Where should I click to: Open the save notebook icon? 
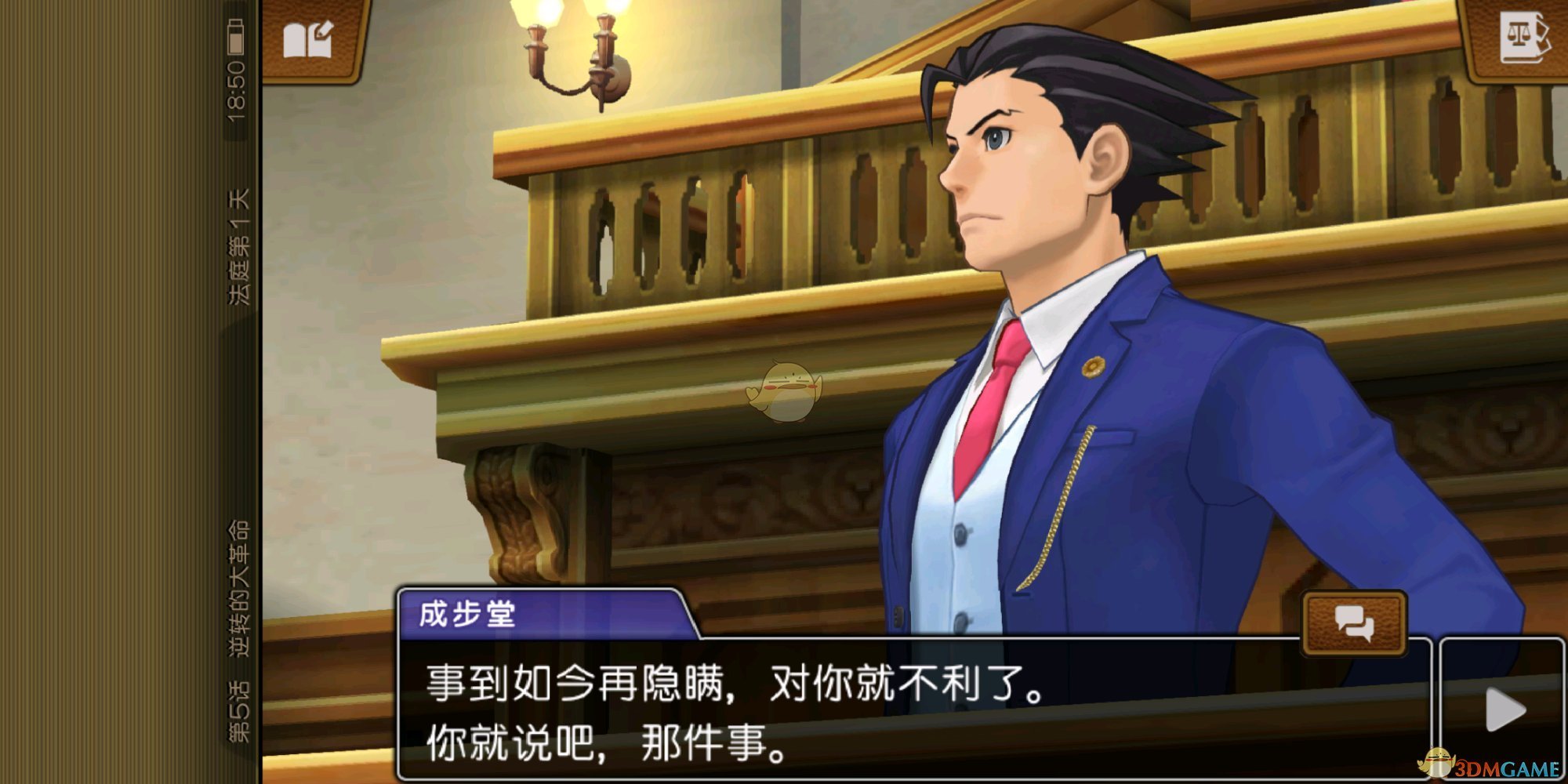click(x=308, y=39)
